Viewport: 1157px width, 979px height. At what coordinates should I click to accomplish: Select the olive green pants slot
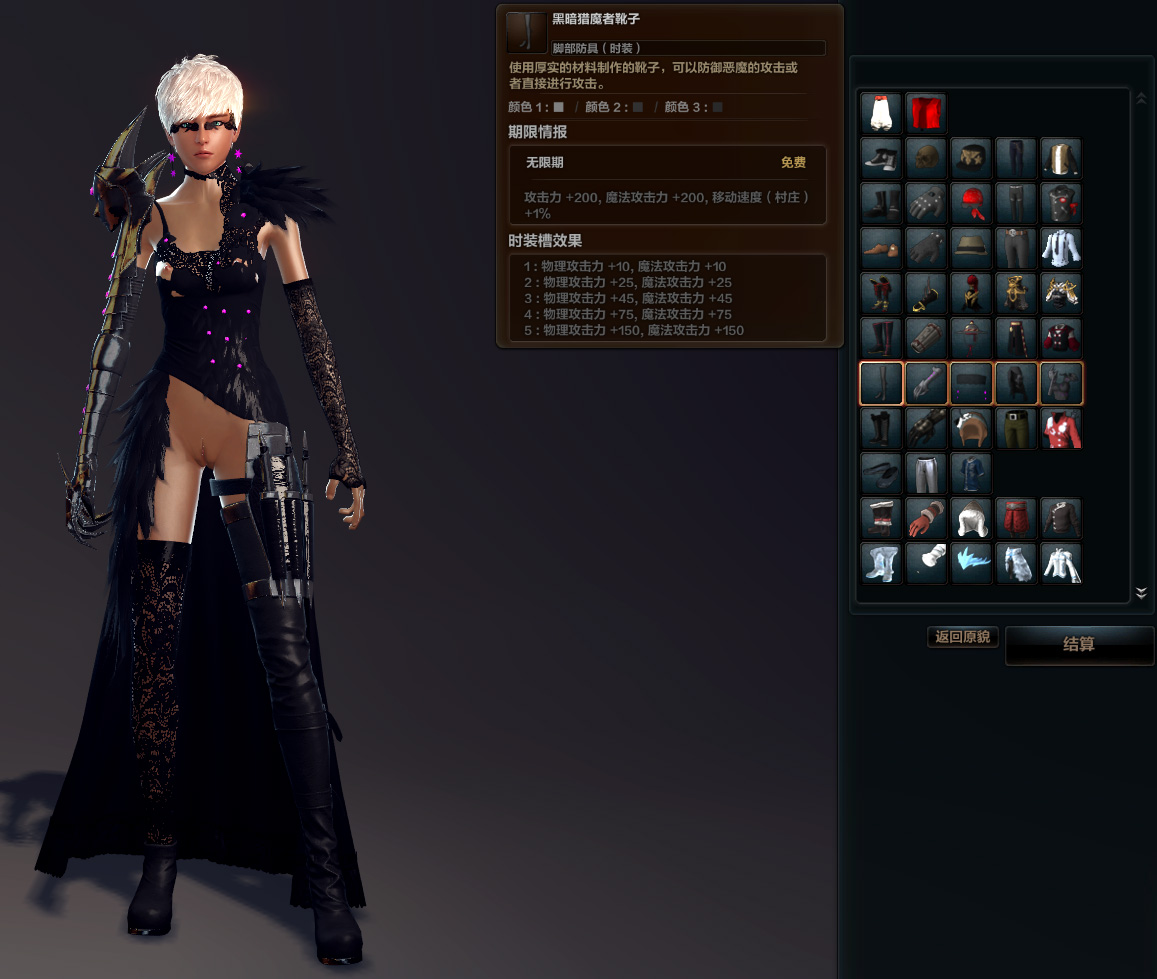point(1016,429)
